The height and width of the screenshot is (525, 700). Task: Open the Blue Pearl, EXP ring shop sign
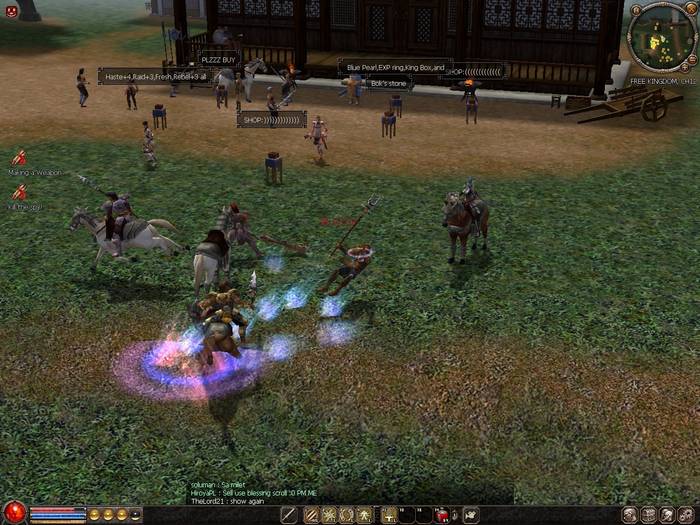[395, 67]
